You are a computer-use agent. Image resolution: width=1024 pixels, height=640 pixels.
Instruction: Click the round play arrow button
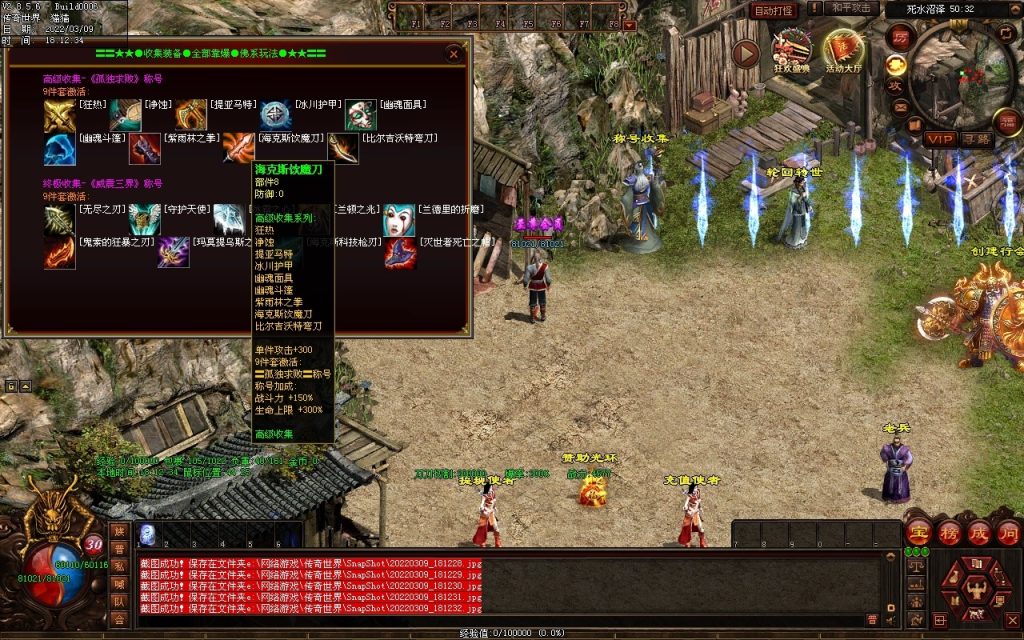(x=746, y=53)
